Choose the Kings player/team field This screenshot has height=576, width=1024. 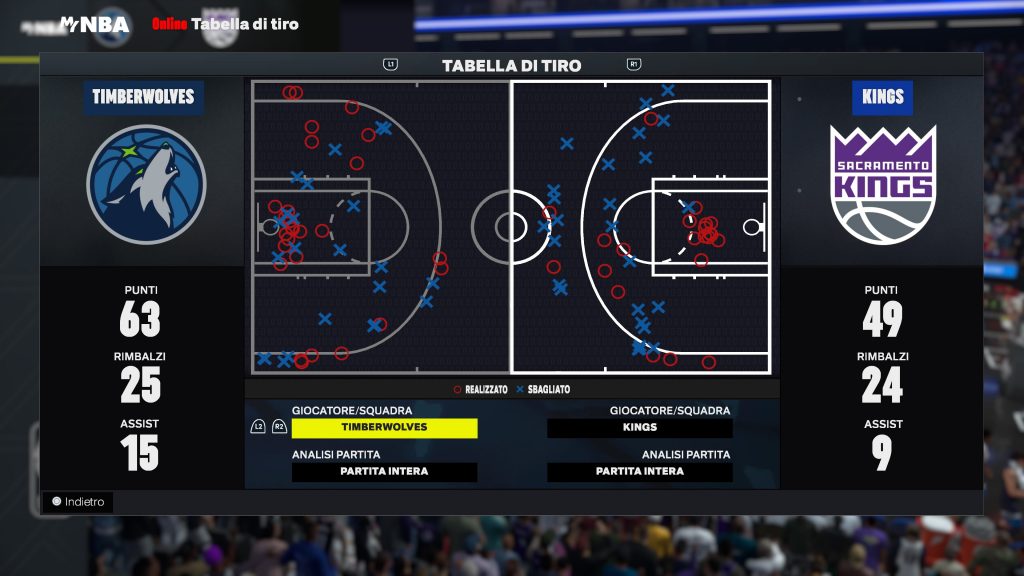640,428
